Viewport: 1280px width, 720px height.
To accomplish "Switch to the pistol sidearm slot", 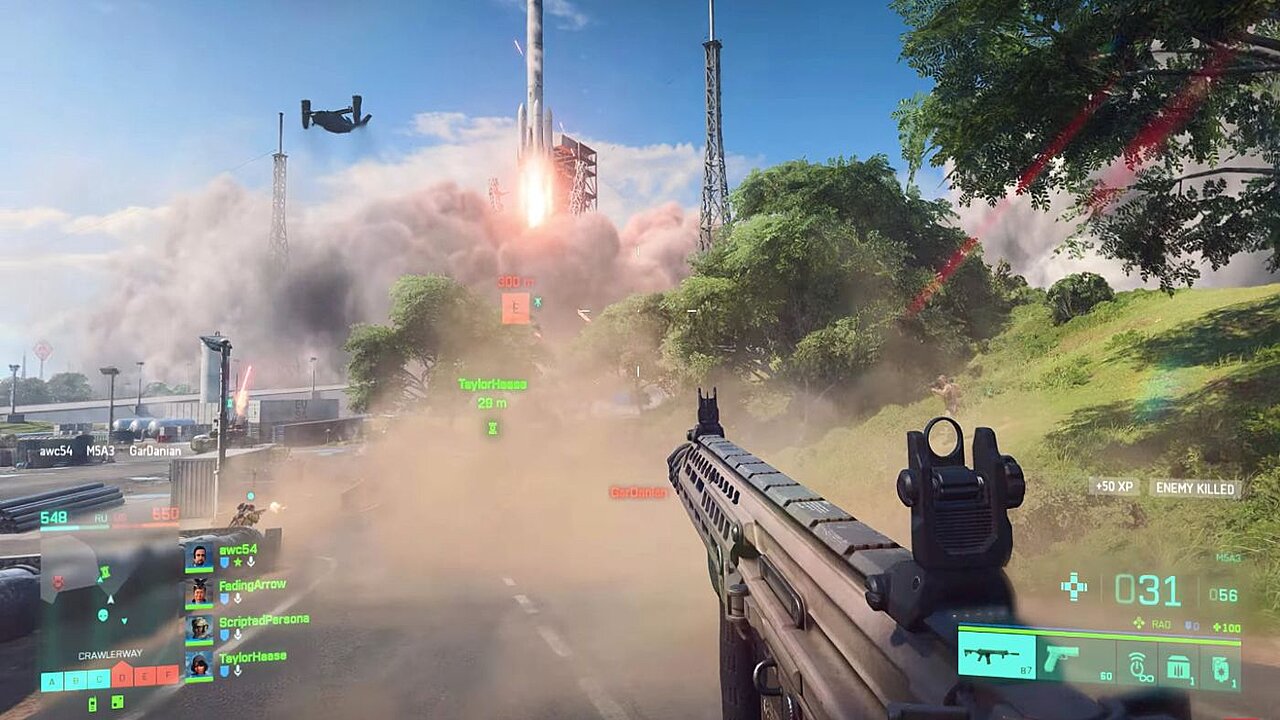I will [x=1060, y=658].
